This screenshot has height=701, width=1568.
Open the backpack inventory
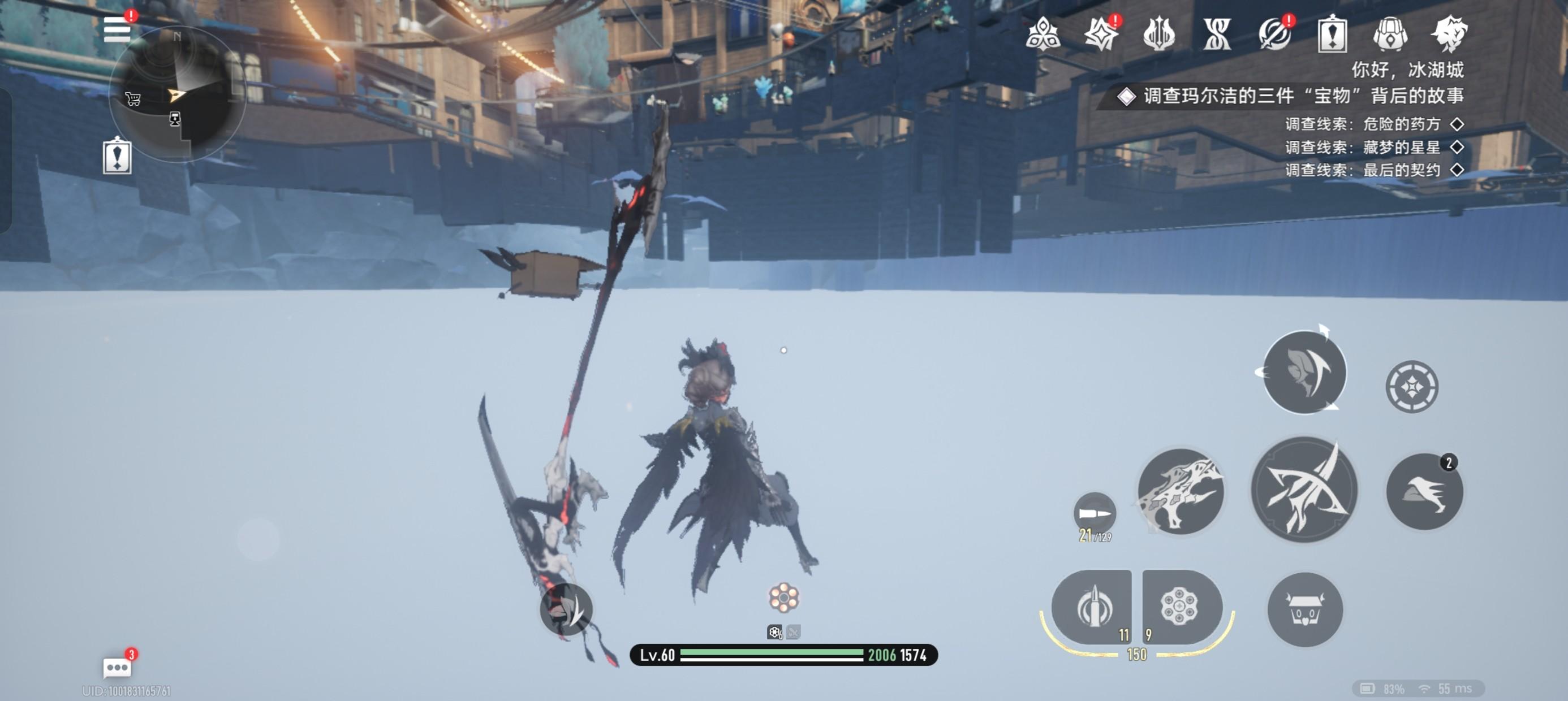(1390, 33)
